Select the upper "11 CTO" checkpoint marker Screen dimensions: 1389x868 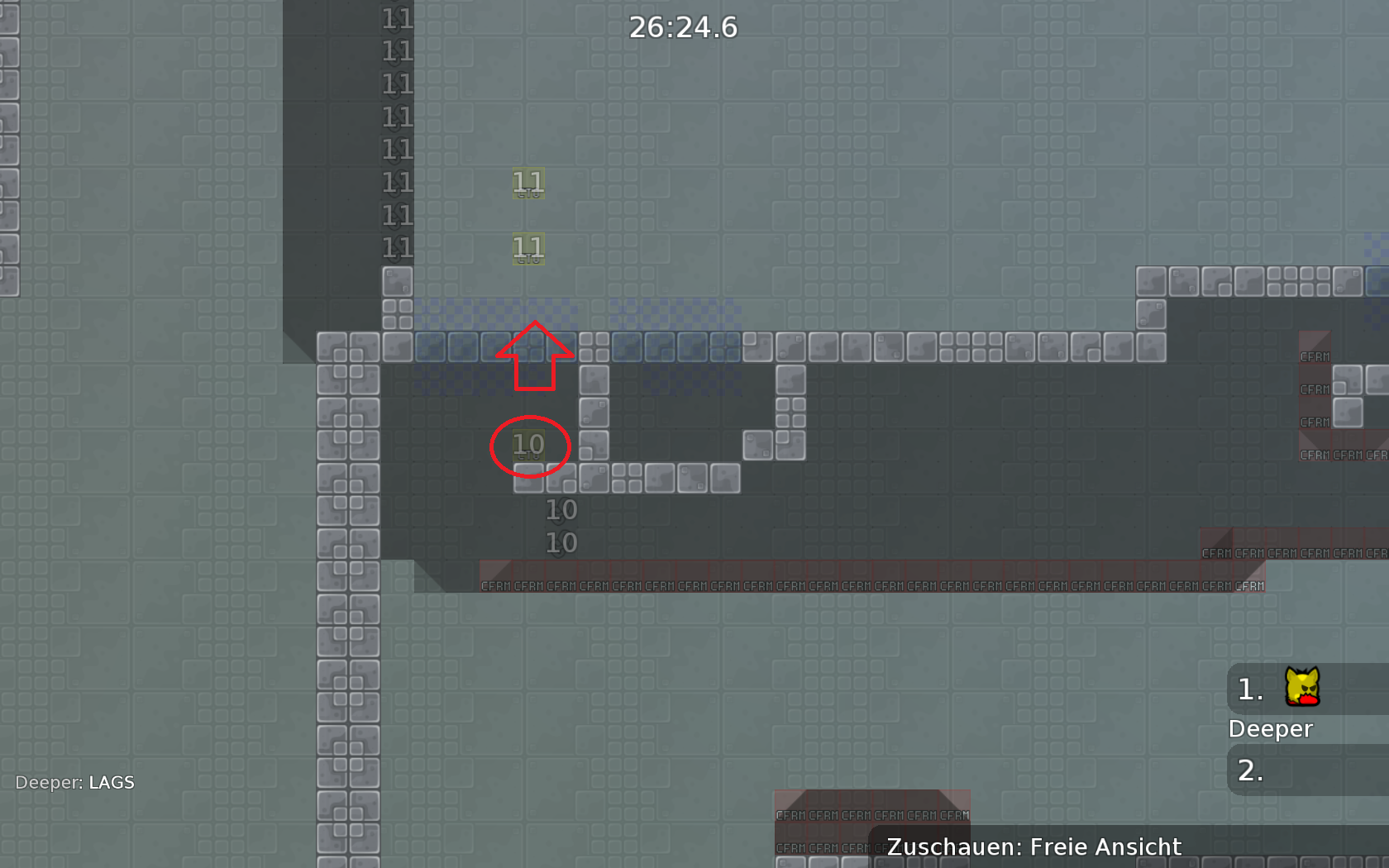click(x=527, y=184)
